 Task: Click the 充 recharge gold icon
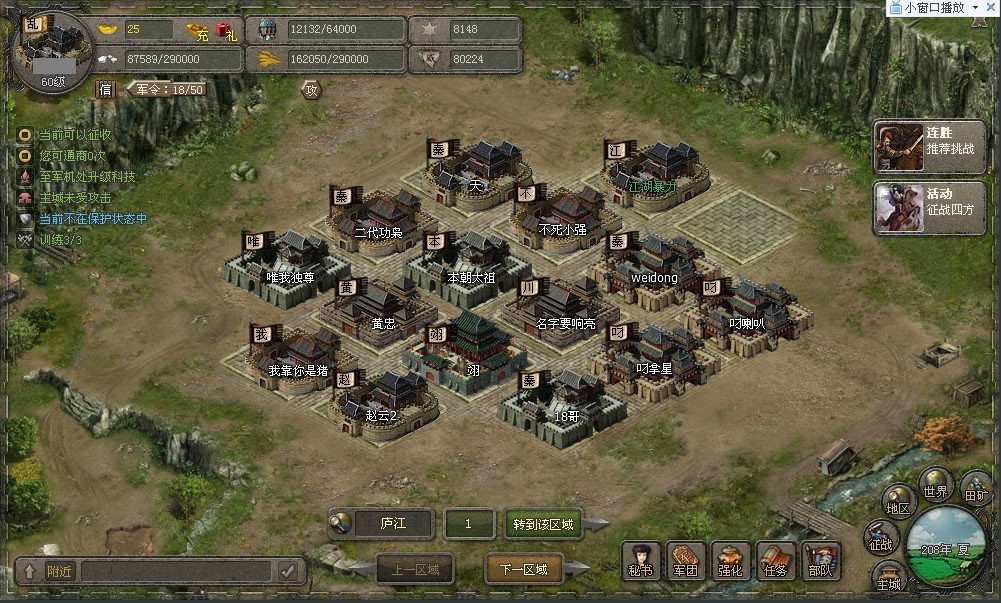pyautogui.click(x=201, y=31)
